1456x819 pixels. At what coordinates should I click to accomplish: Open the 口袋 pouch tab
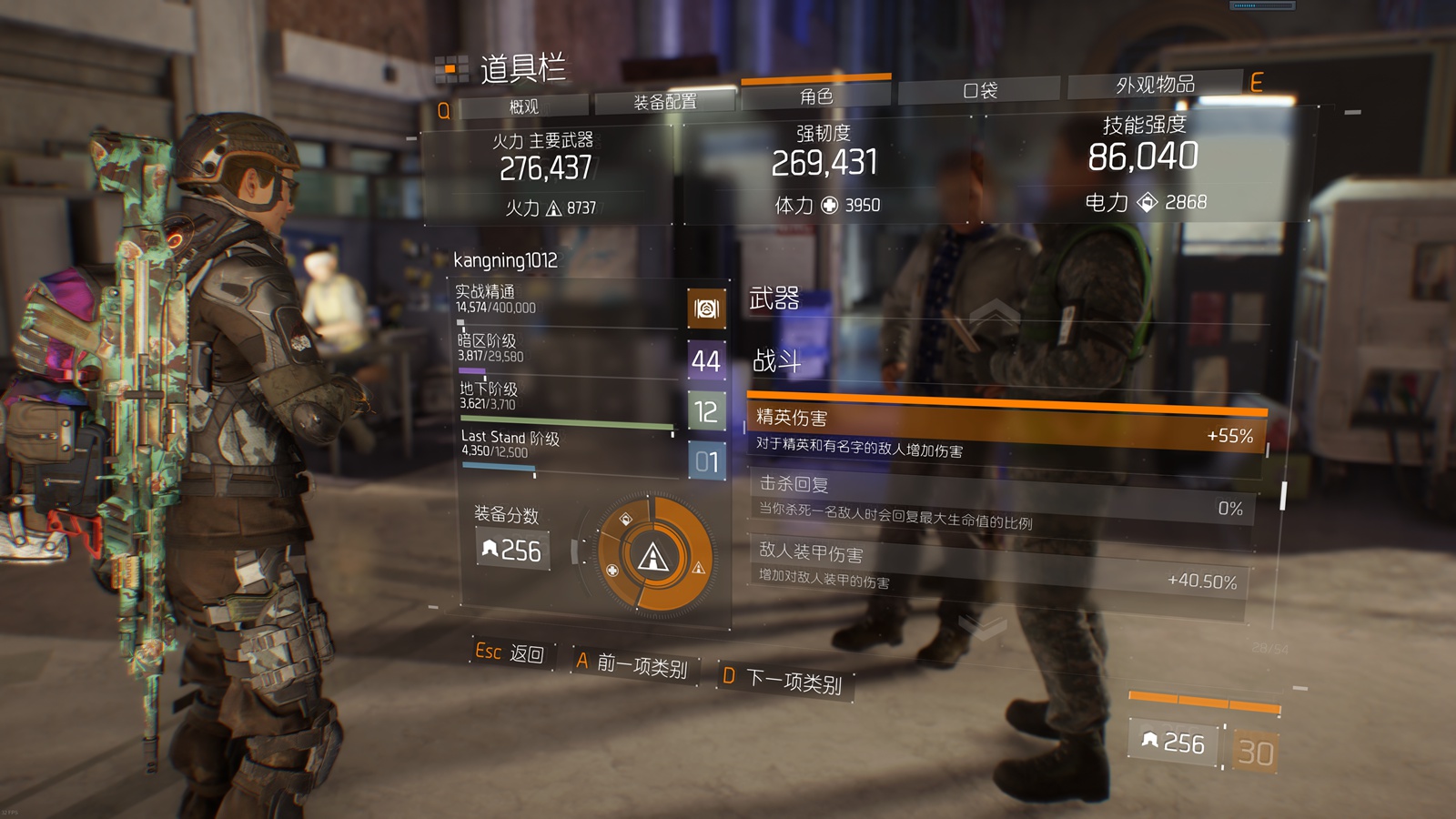(x=979, y=90)
